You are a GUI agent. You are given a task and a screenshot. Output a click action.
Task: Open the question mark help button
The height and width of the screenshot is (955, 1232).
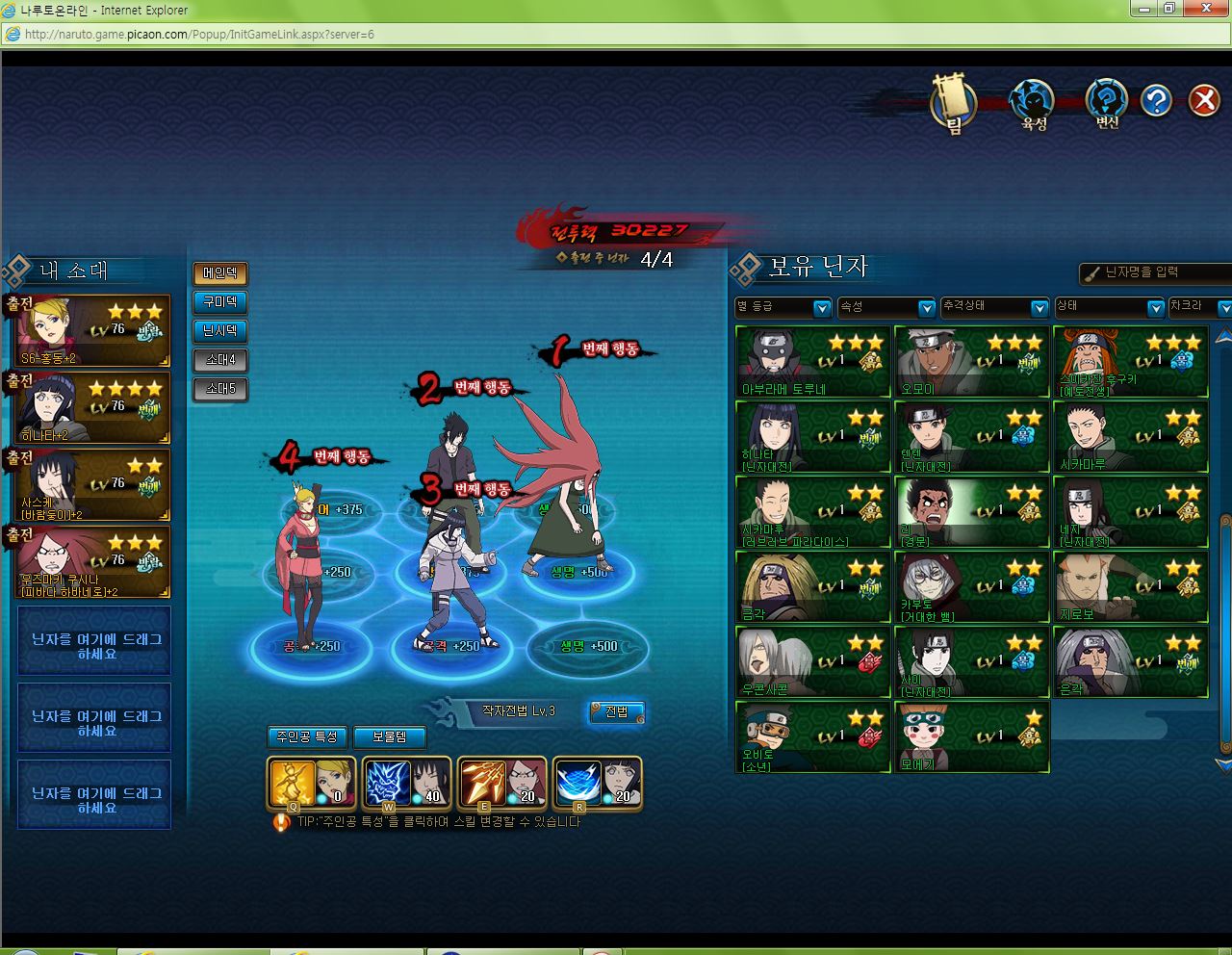(x=1156, y=100)
